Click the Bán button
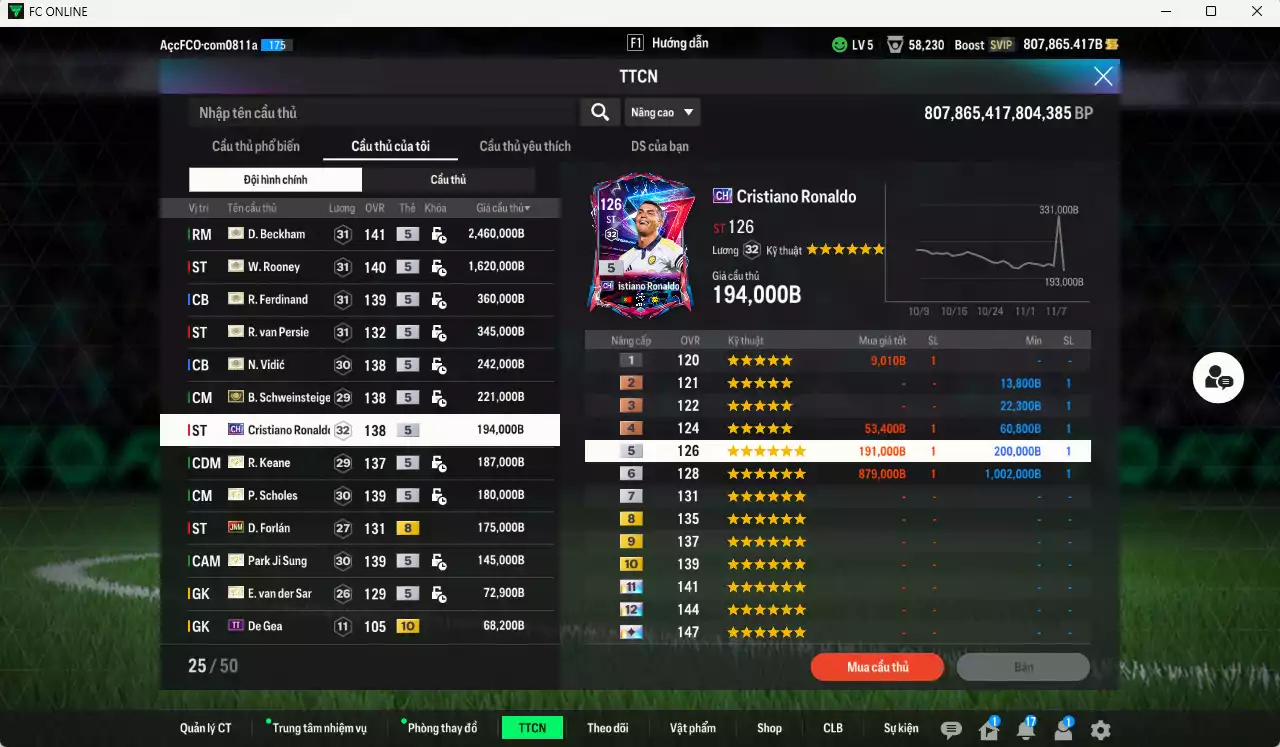The height and width of the screenshot is (747, 1280). click(1023, 667)
